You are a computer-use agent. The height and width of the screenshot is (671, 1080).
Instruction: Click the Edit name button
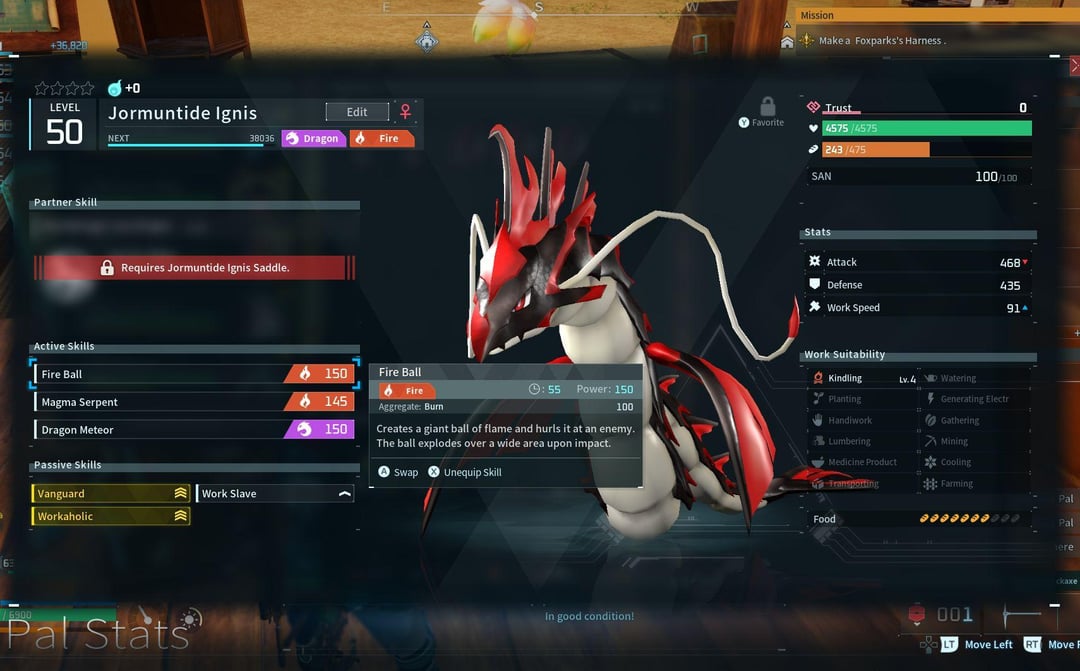click(357, 112)
